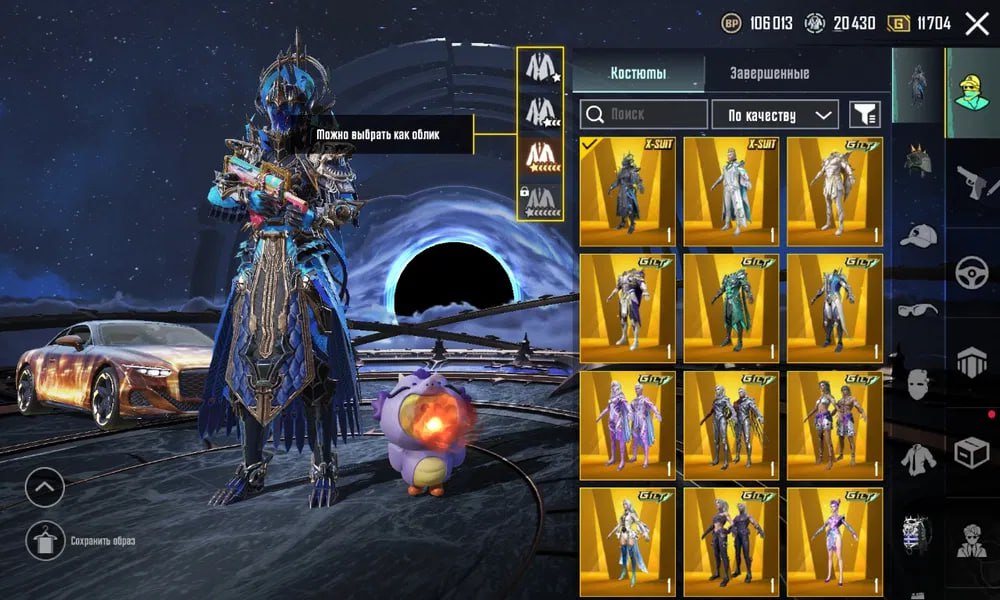
Task: Switch to the Завершенные tab
Action: [768, 73]
